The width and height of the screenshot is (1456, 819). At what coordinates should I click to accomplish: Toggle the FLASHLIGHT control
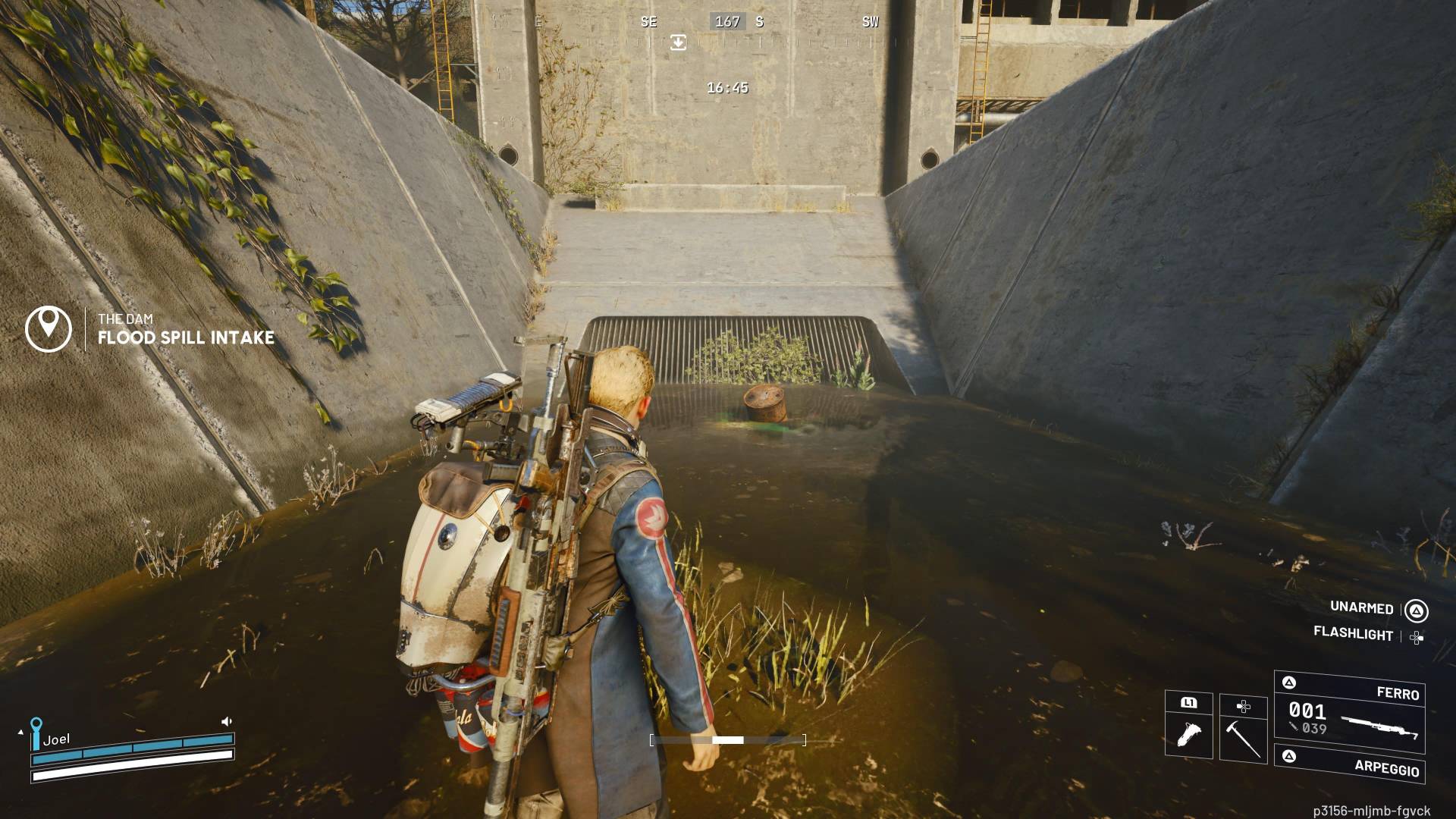tap(1354, 636)
